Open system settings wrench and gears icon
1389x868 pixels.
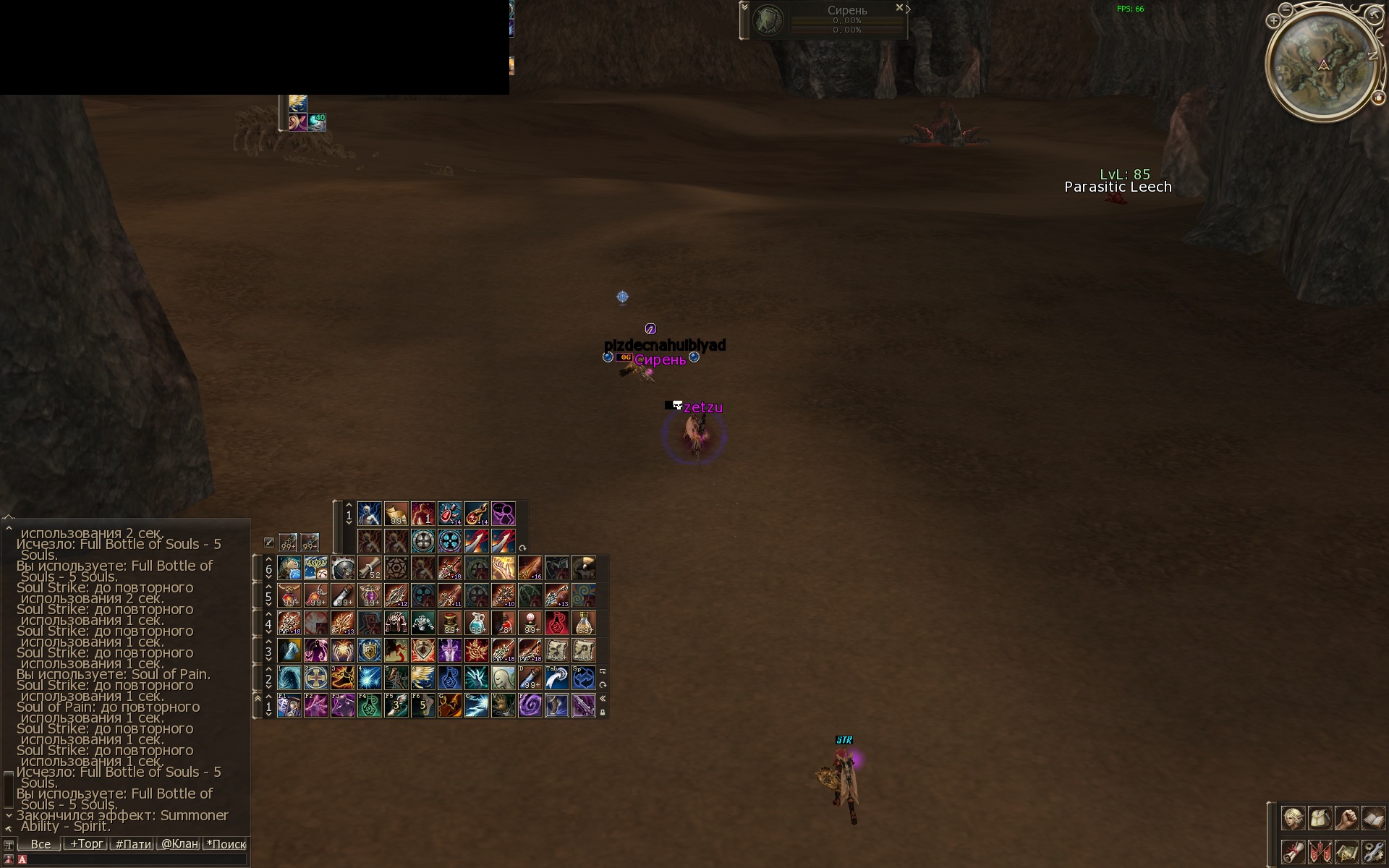pos(1373,851)
